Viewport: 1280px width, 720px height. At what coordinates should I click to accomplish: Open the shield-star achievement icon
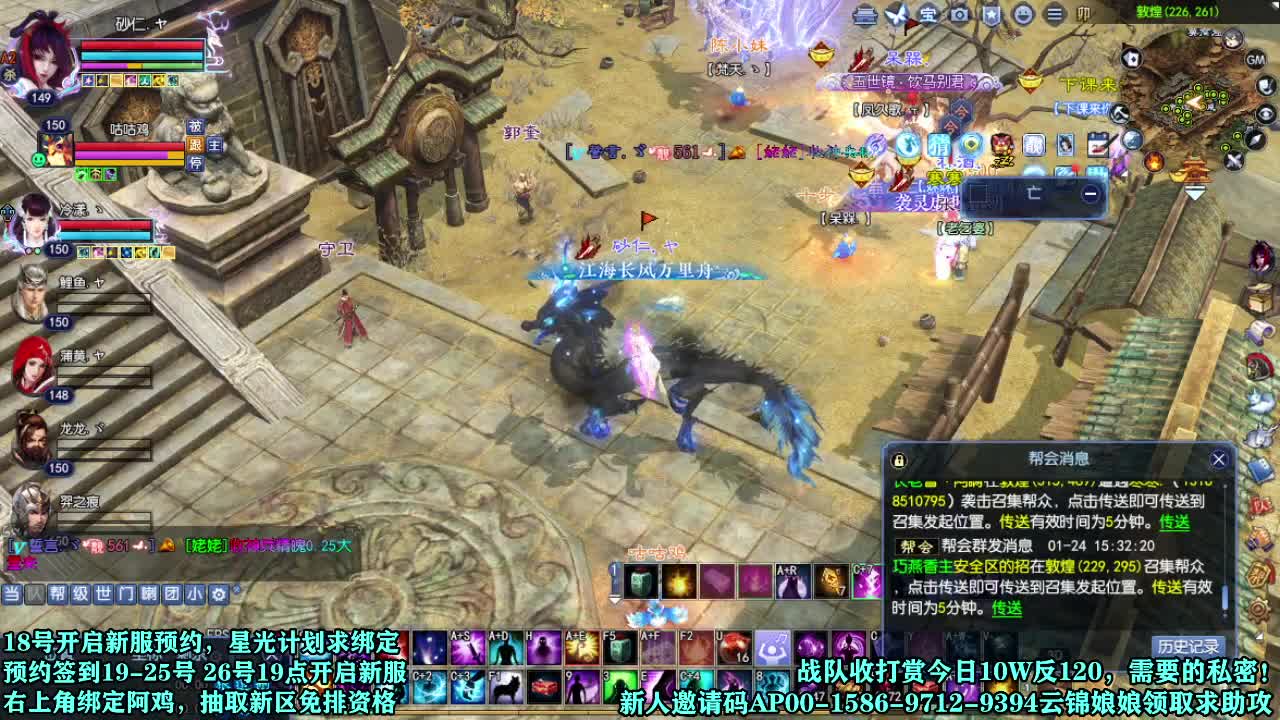click(992, 14)
